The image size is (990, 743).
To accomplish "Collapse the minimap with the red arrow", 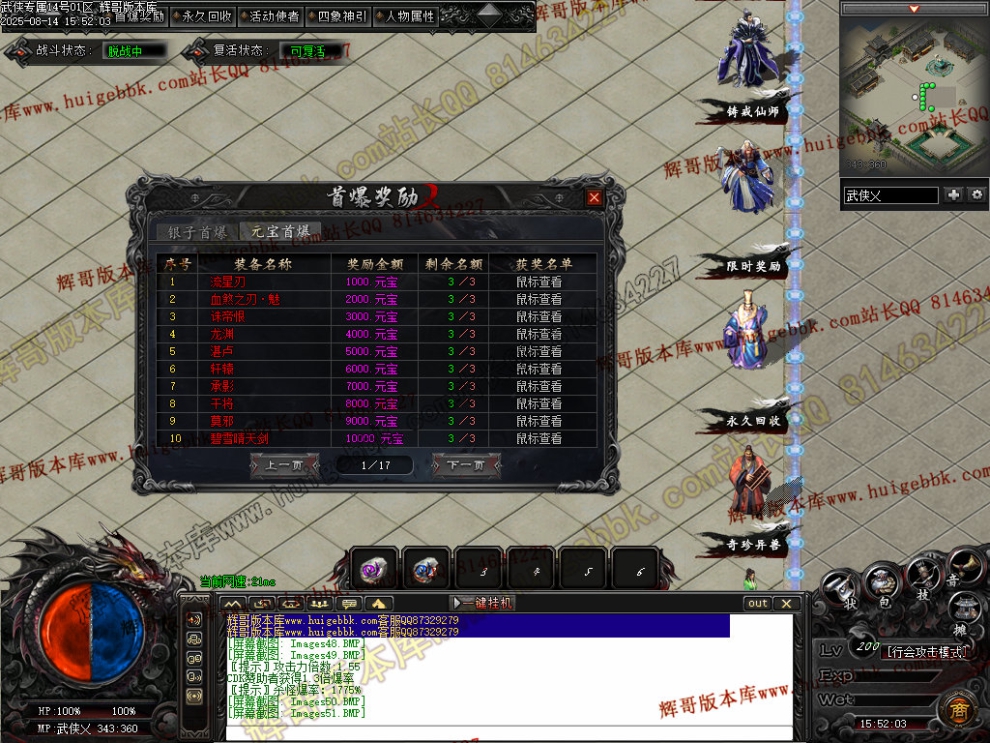I will [x=913, y=9].
